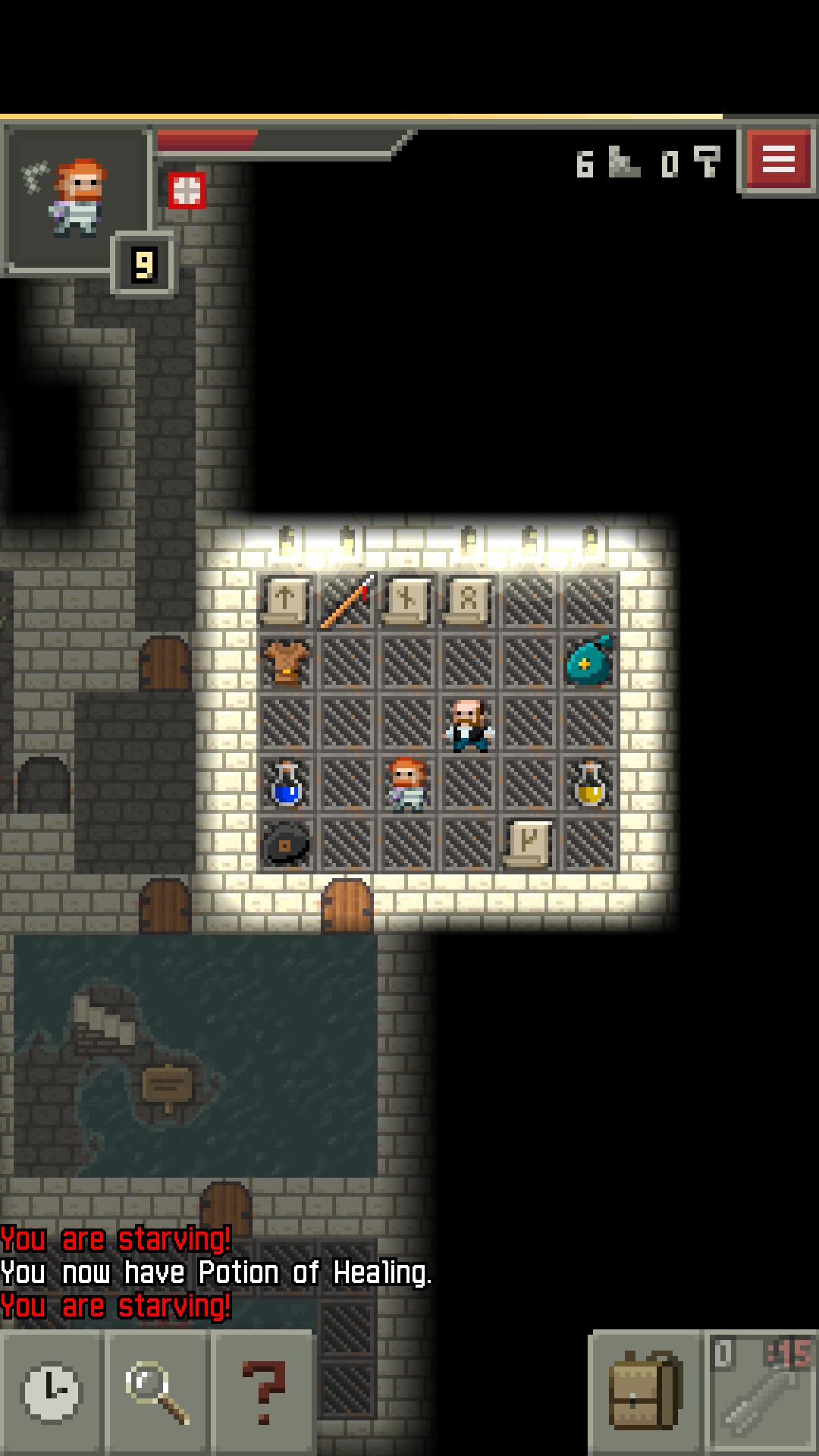This screenshot has width=819, height=1456.
Task: Select the red starving status buff icon
Action: point(187,190)
